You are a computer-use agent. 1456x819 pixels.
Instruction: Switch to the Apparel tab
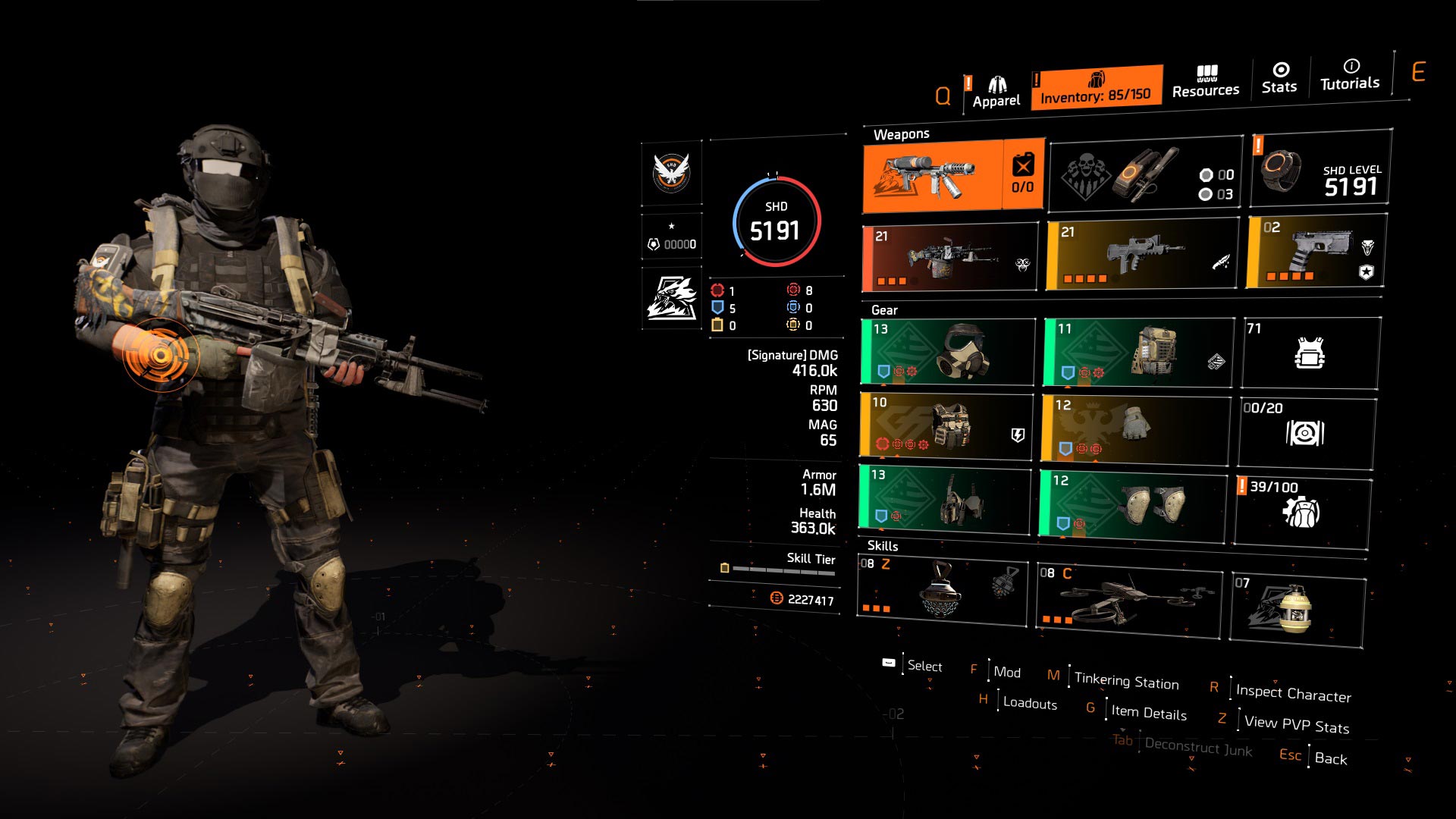[x=996, y=93]
